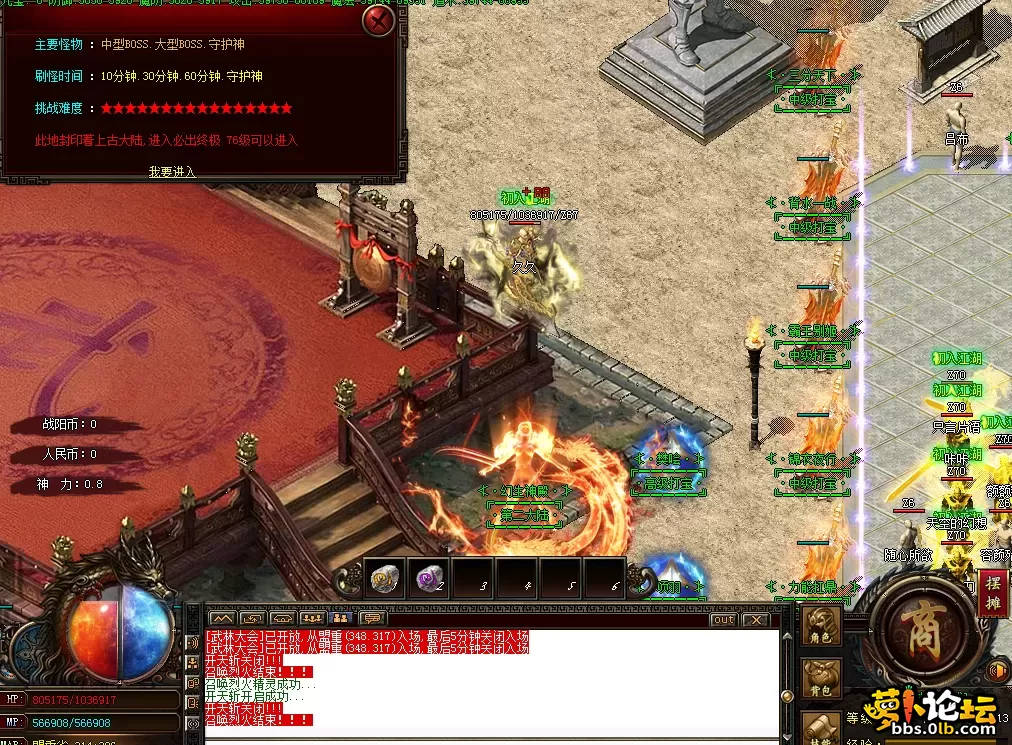Select the first chat channel tab with peak icon
Image resolution: width=1012 pixels, height=745 pixels.
click(222, 619)
